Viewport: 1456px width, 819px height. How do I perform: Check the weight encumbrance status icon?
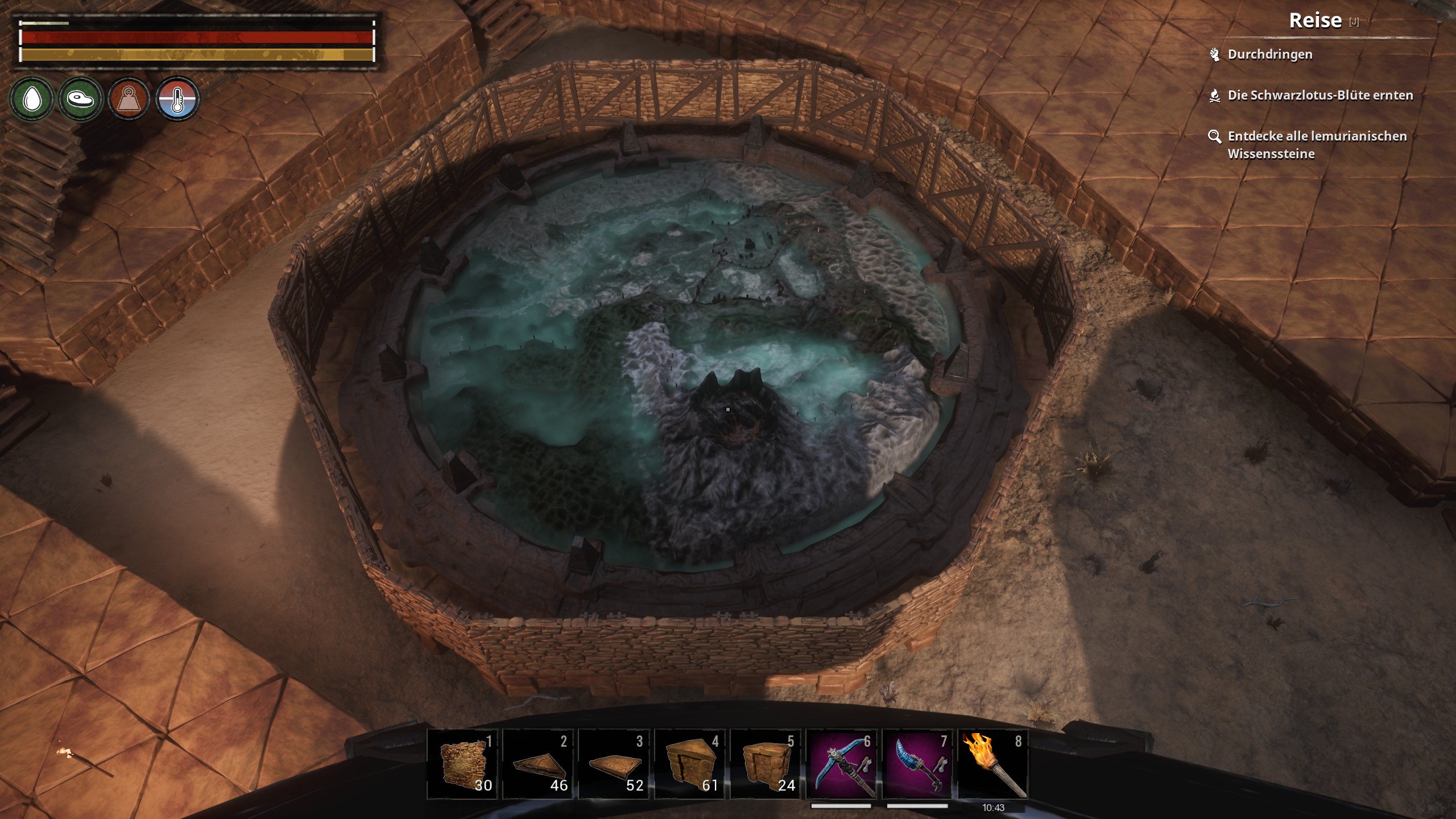point(129,100)
